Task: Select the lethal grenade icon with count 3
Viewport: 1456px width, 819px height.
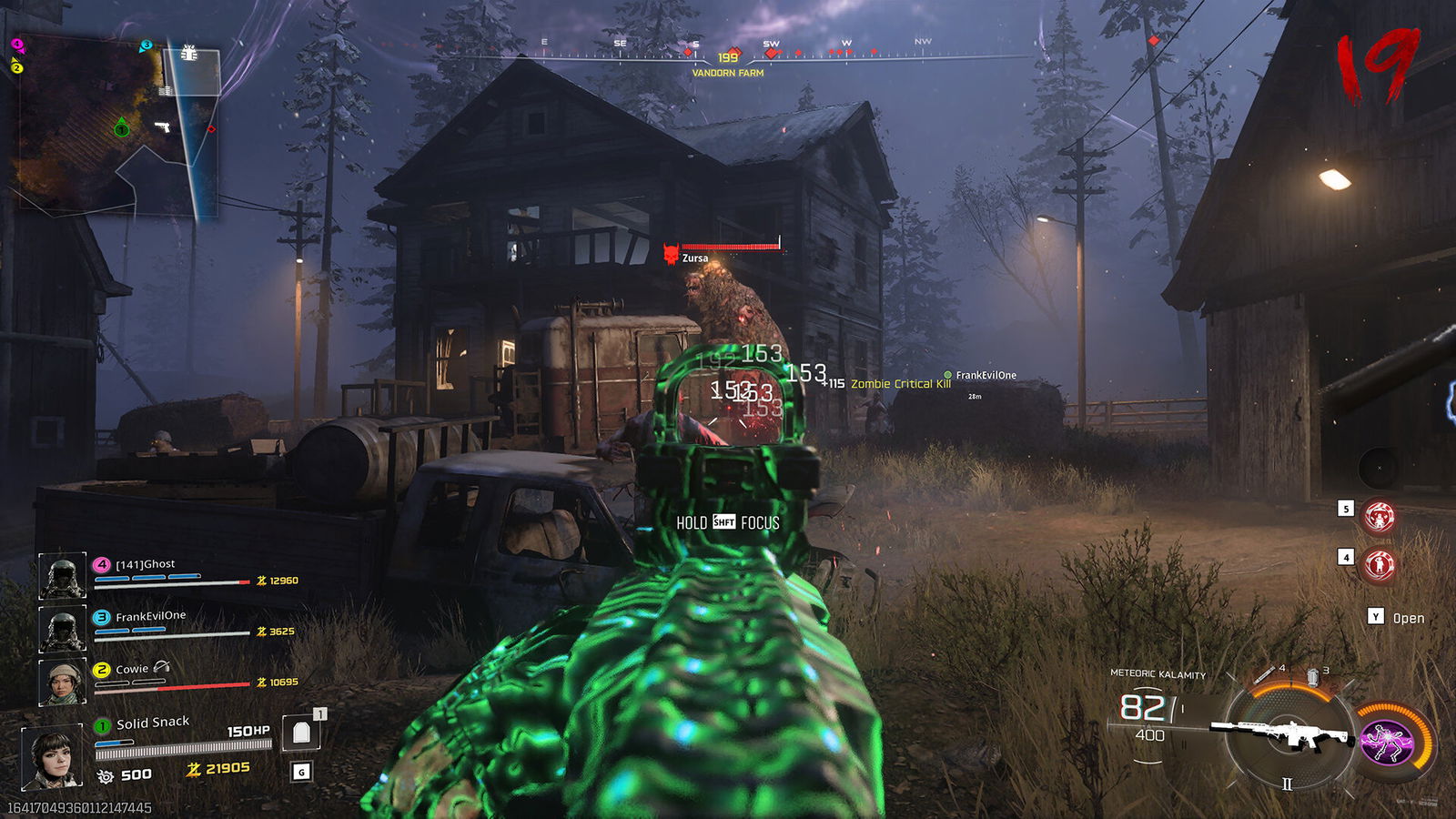Action: [x=1313, y=676]
